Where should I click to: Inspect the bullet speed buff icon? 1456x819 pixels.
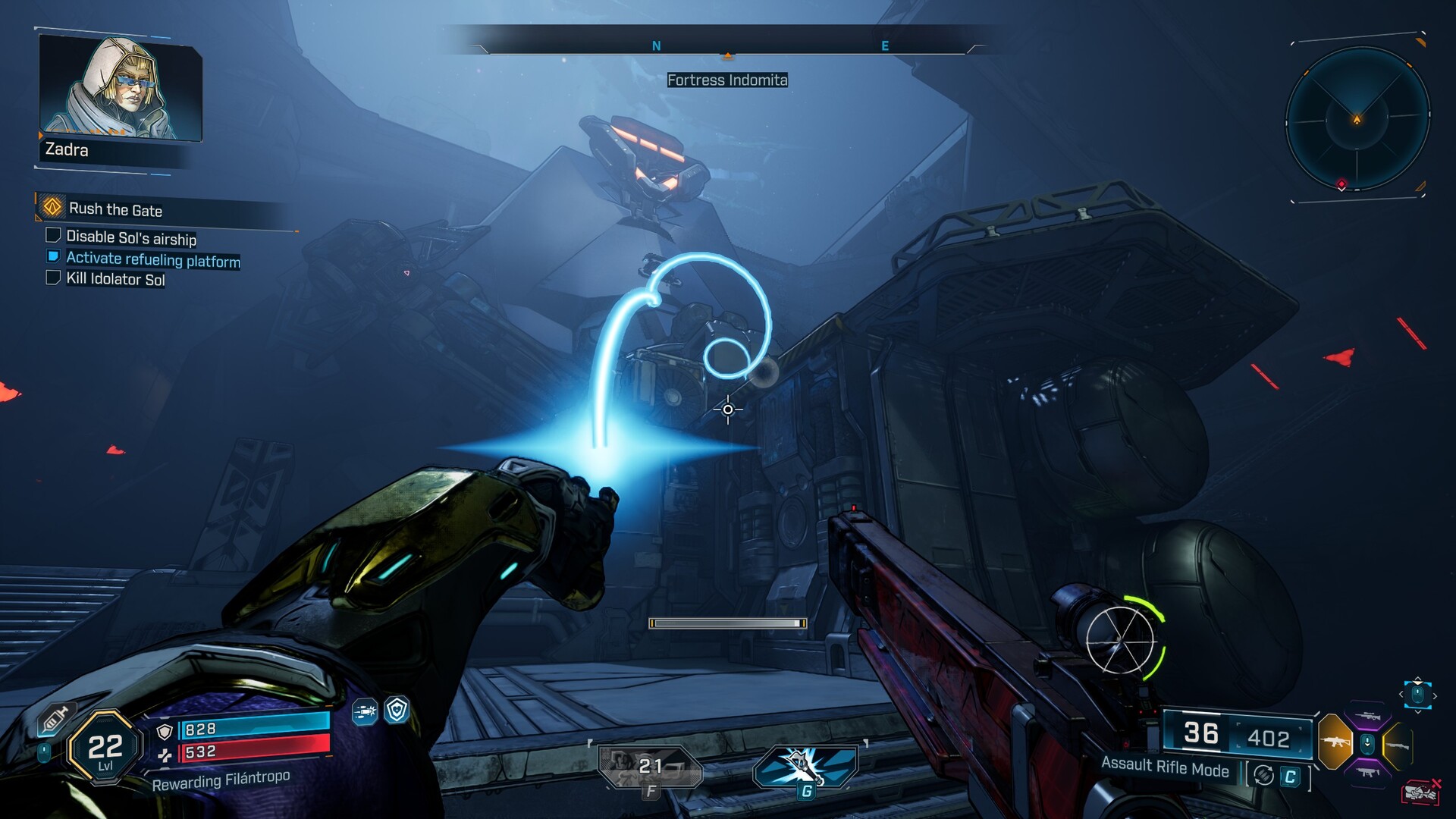[365, 711]
